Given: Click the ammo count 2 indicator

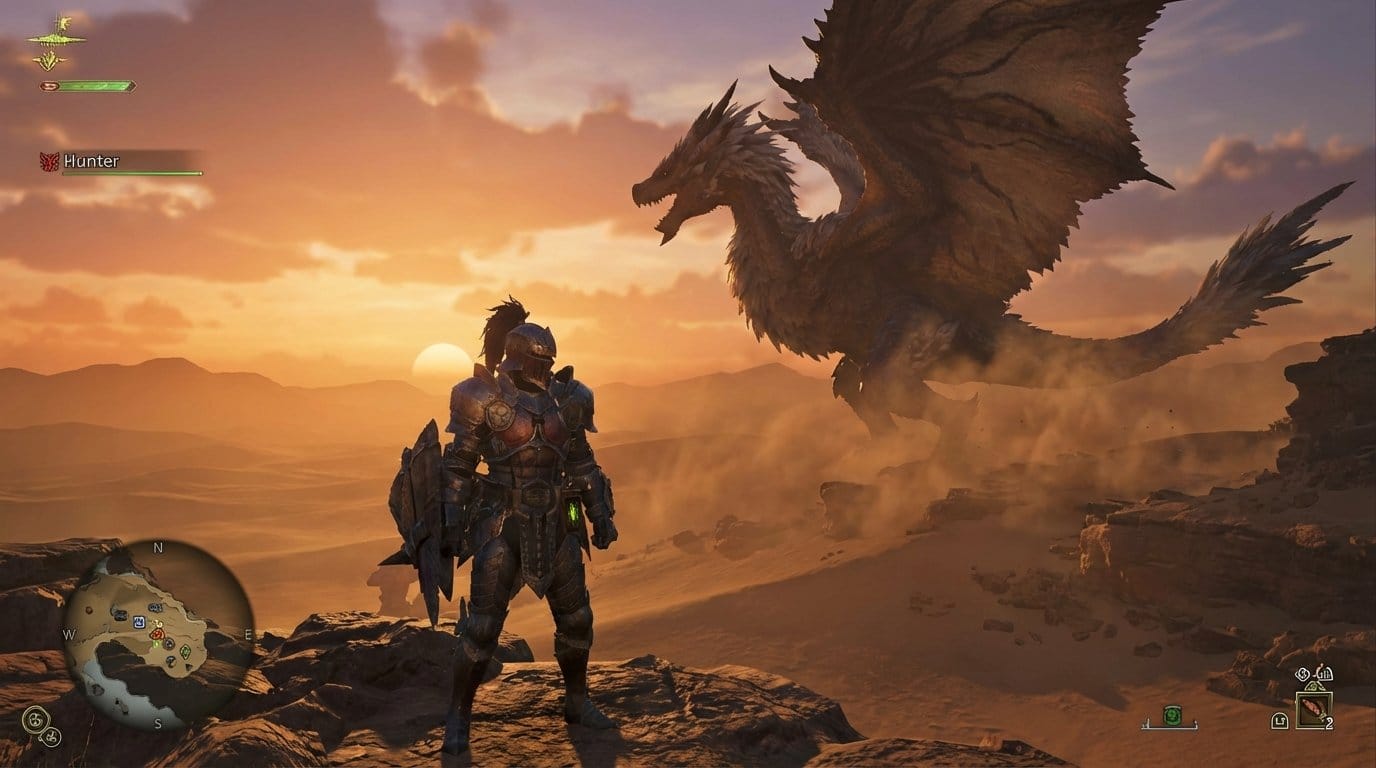Looking at the screenshot, I should [1331, 722].
